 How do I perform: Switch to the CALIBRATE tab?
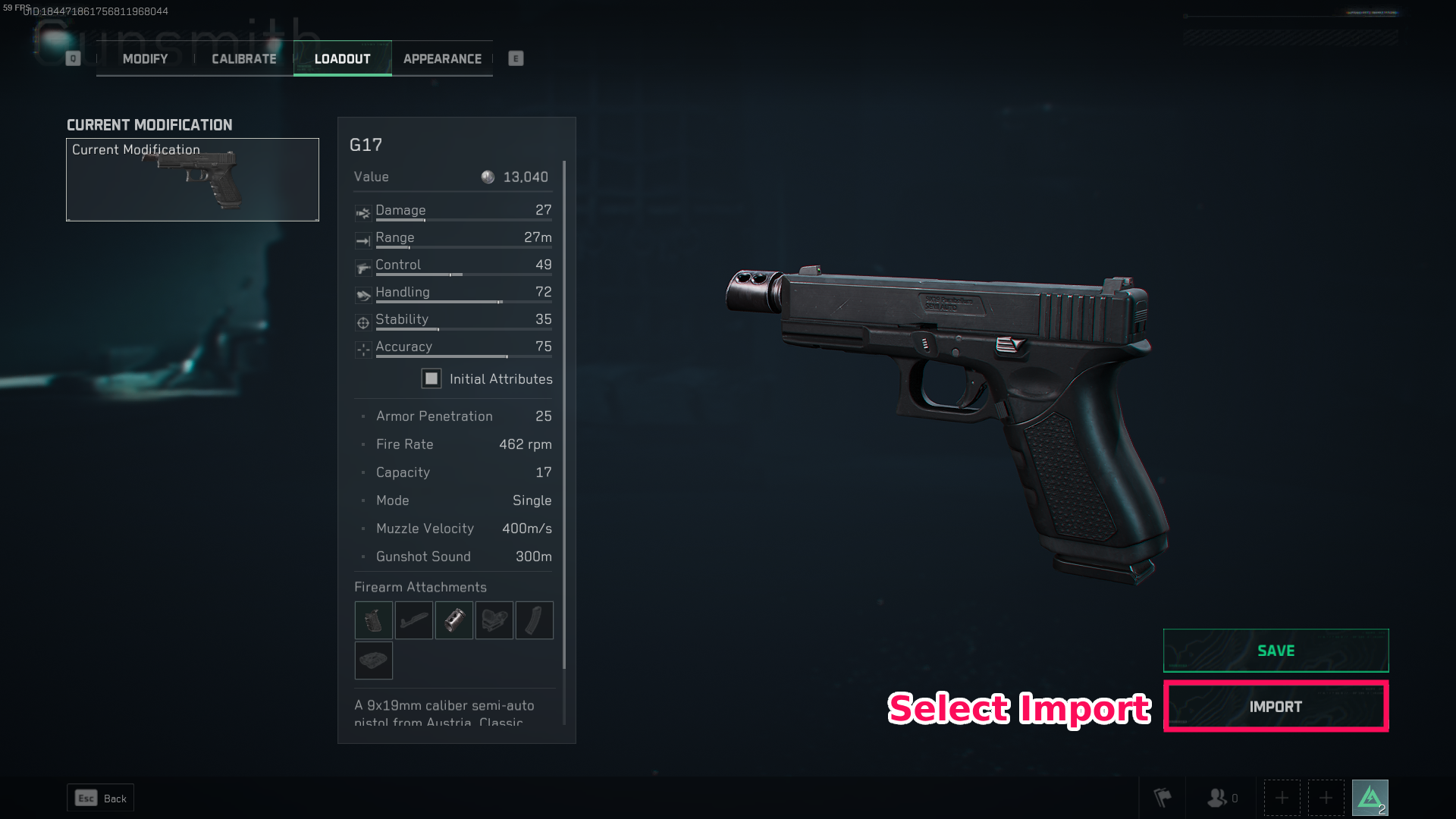pyautogui.click(x=243, y=58)
